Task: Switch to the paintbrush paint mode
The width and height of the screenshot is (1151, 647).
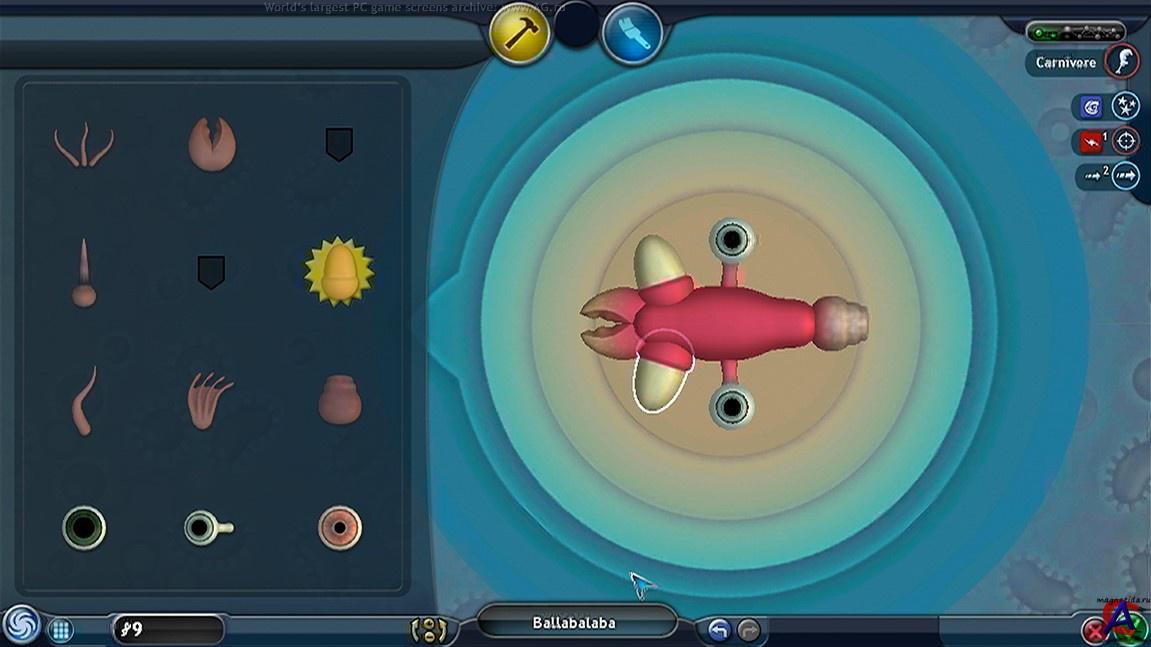Action: (633, 34)
